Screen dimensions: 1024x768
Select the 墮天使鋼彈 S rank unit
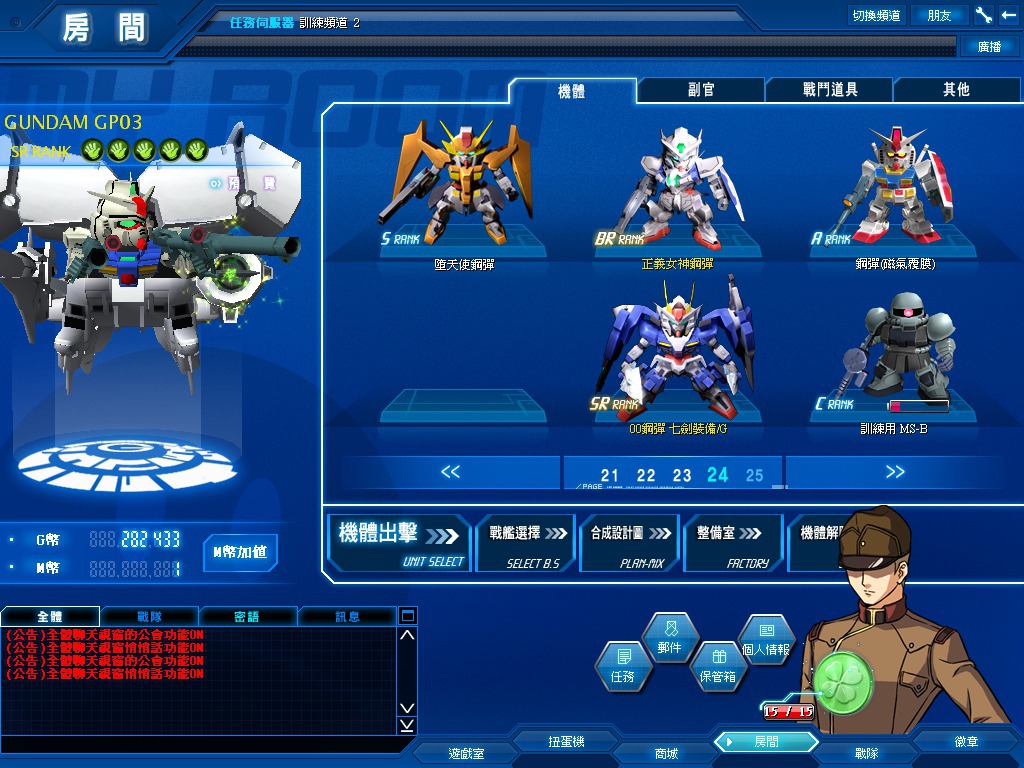[464, 195]
